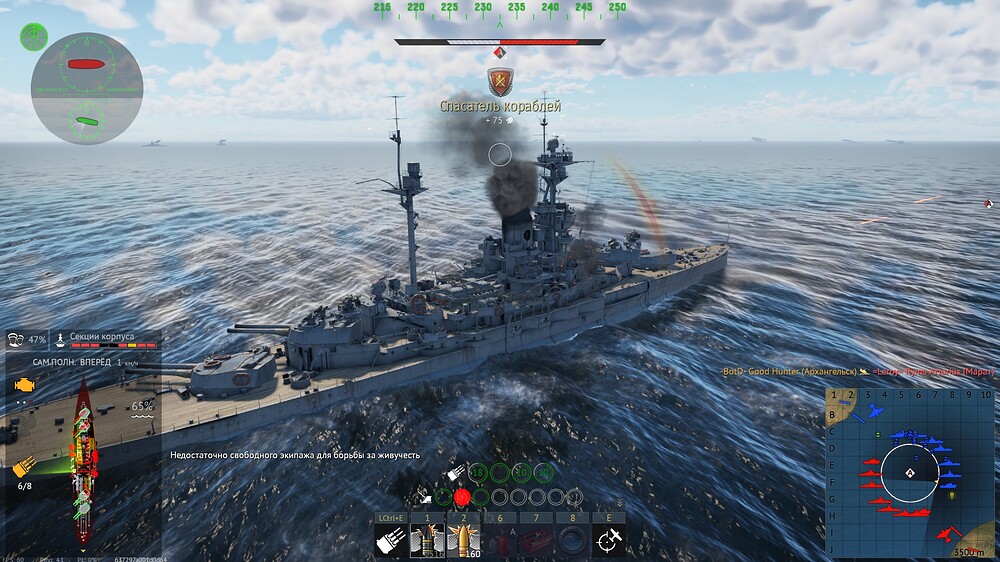Screen dimensions: 1000x562
Task: Select the aircraft target-lock action
Action: point(607,541)
